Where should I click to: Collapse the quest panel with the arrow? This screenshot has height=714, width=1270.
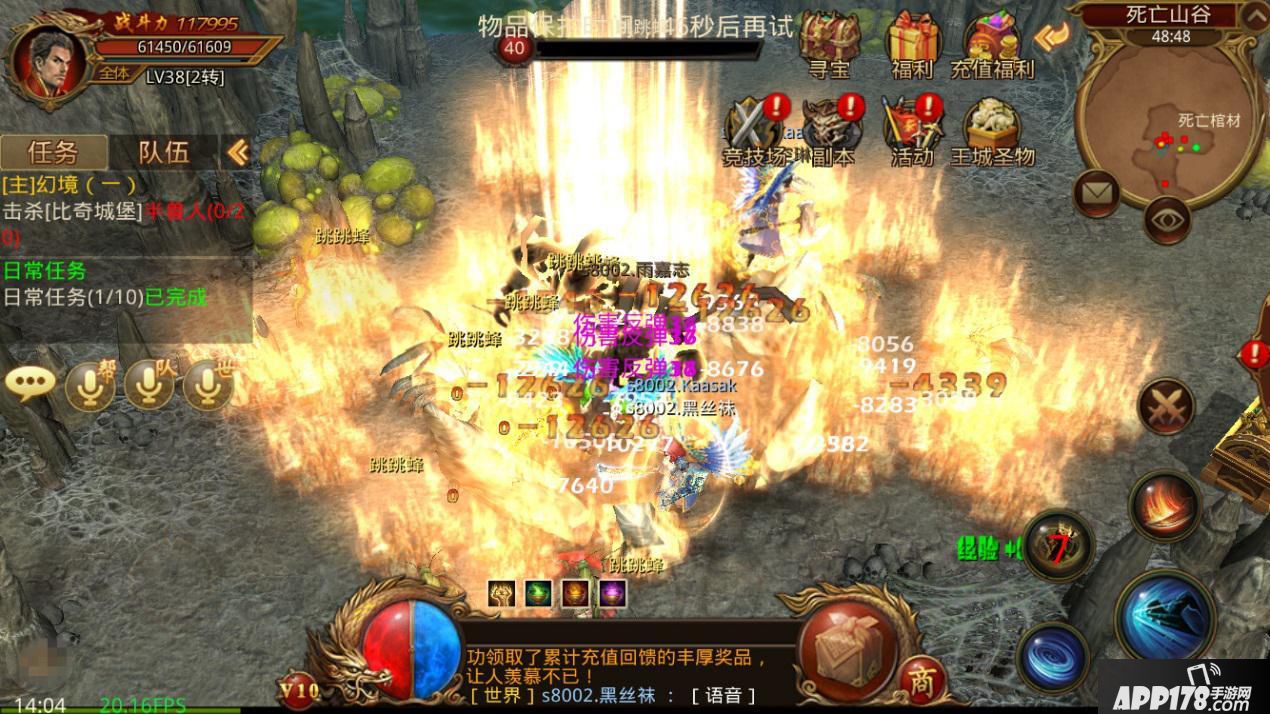point(237,152)
